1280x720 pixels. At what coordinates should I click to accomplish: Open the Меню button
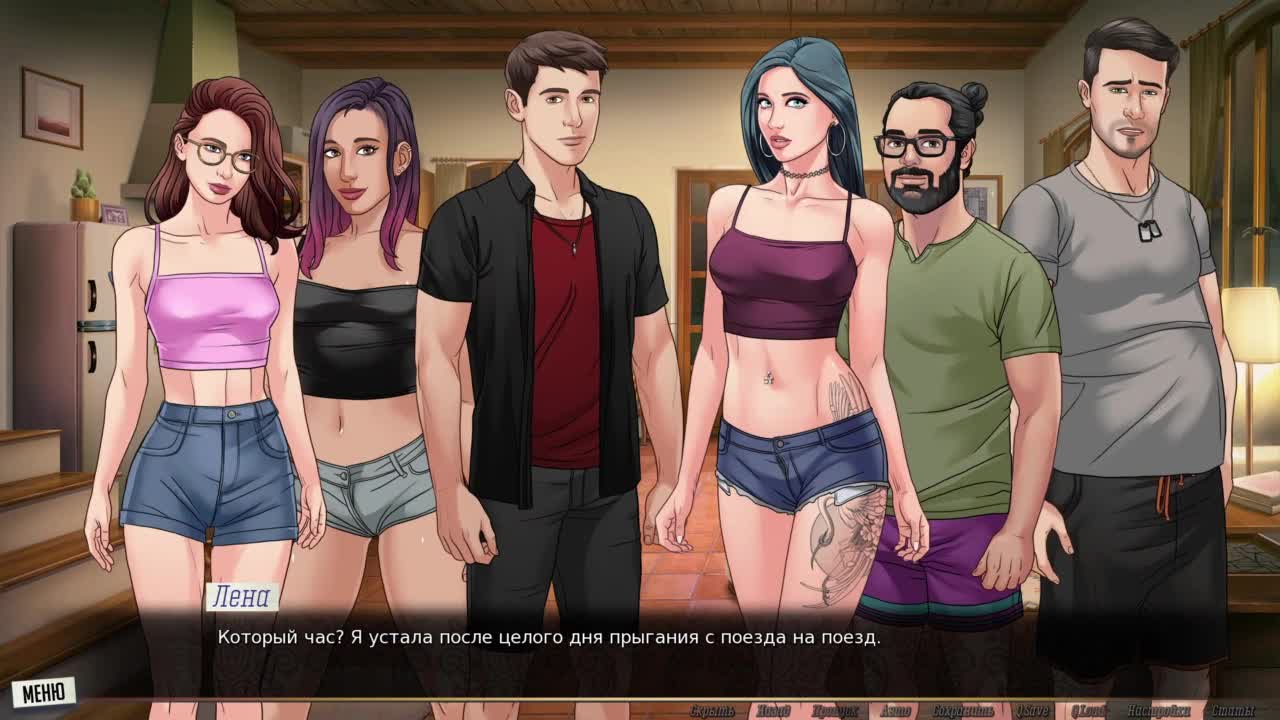44,691
